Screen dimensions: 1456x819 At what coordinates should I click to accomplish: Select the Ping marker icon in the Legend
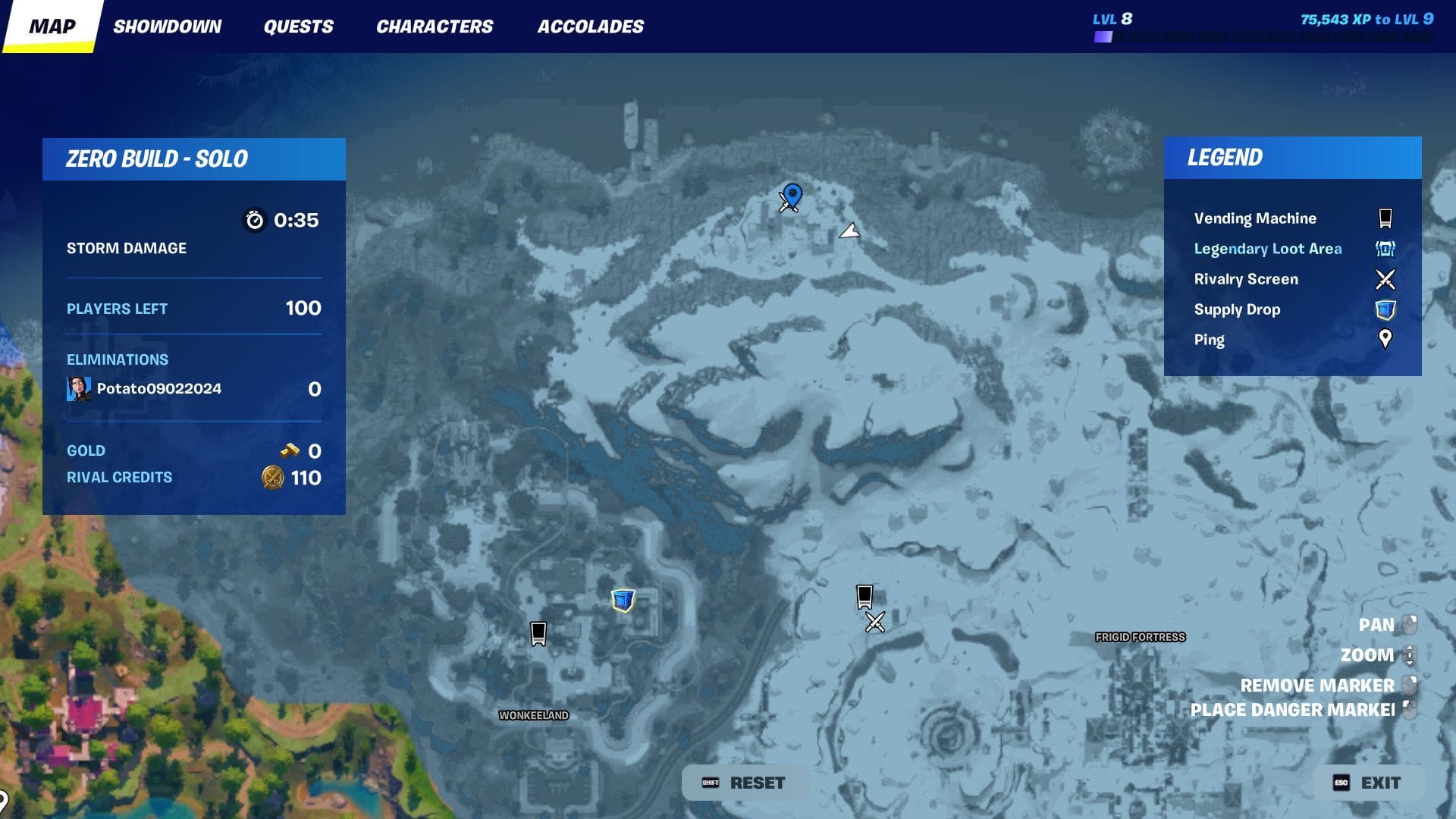(1386, 340)
